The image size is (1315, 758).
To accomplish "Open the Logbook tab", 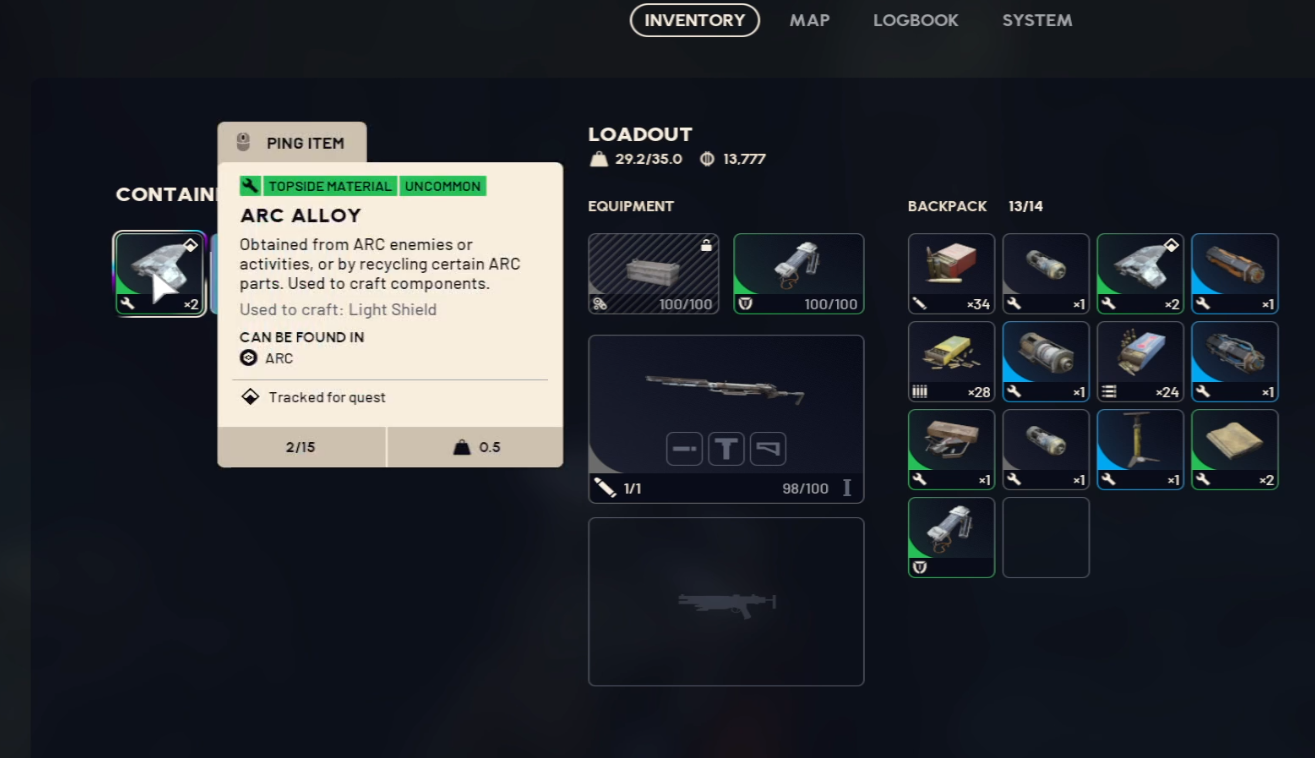I will tap(915, 20).
